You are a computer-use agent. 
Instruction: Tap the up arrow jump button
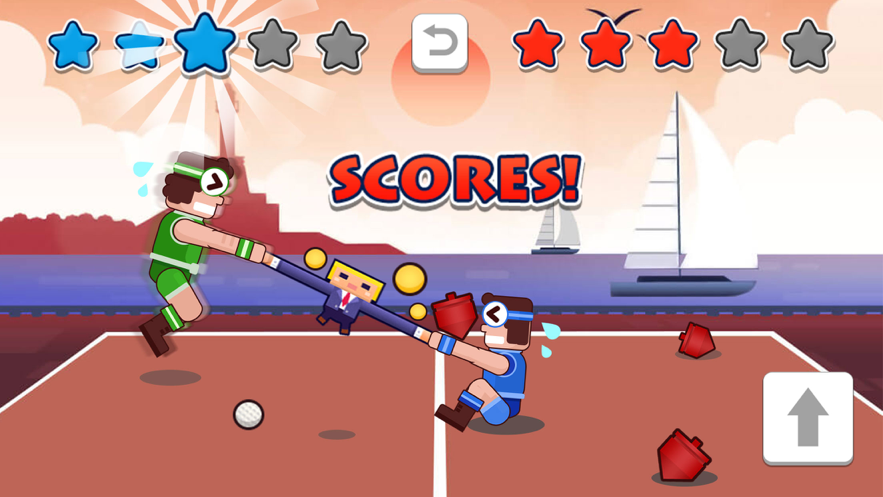(808, 418)
